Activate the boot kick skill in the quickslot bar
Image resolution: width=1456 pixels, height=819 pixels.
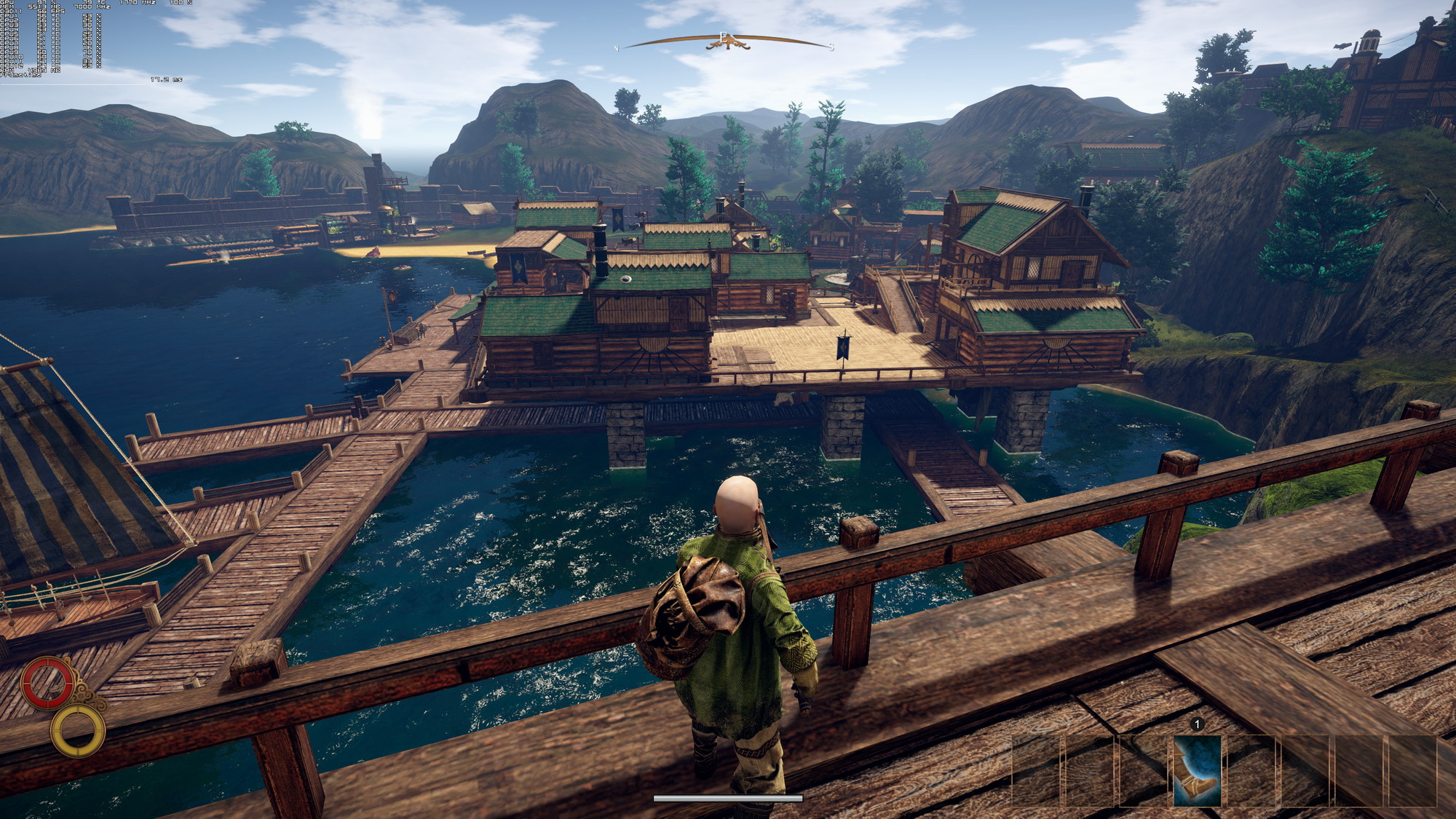coord(1197,770)
